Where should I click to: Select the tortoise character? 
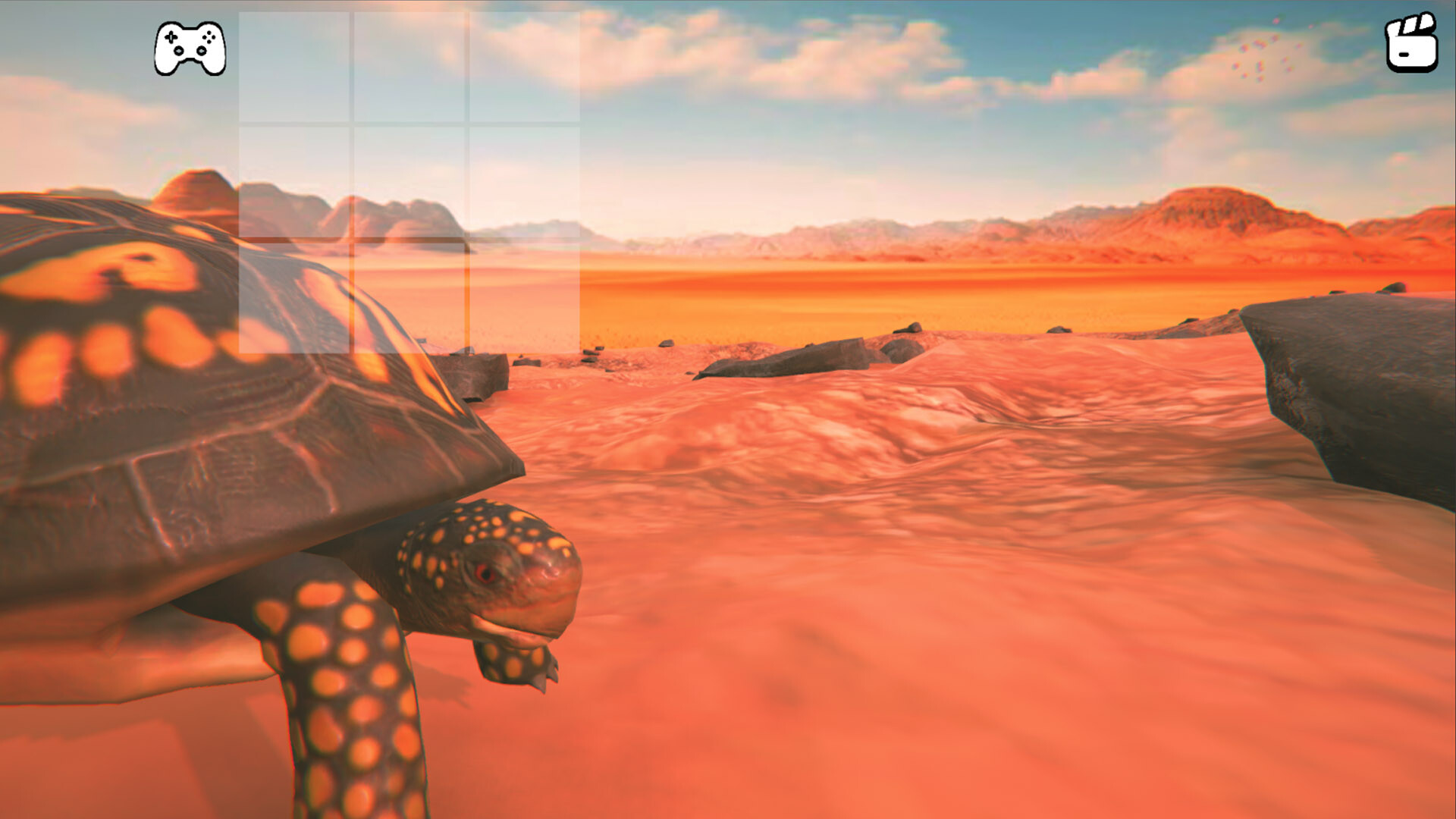point(227,455)
